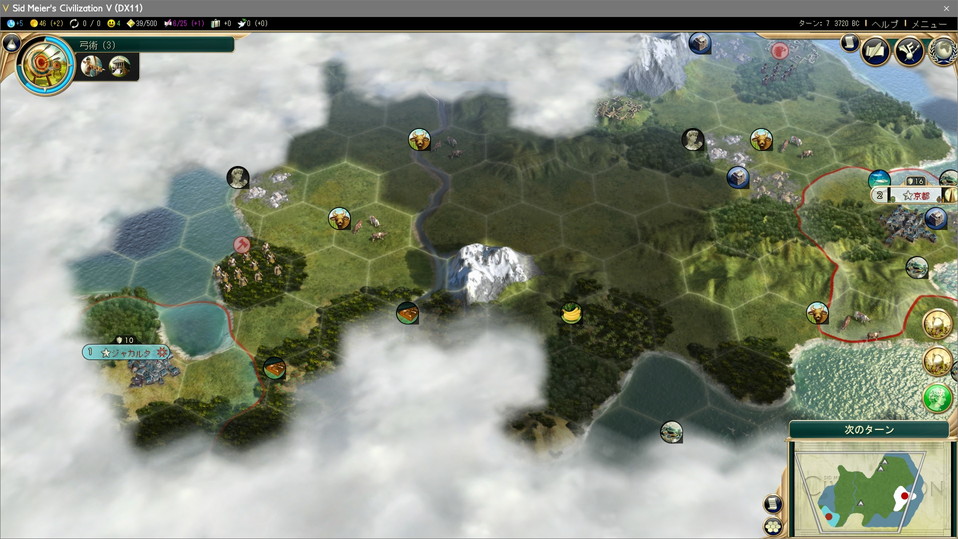Click the minimap
Screen dimensions: 958x539
[x=868, y=487]
